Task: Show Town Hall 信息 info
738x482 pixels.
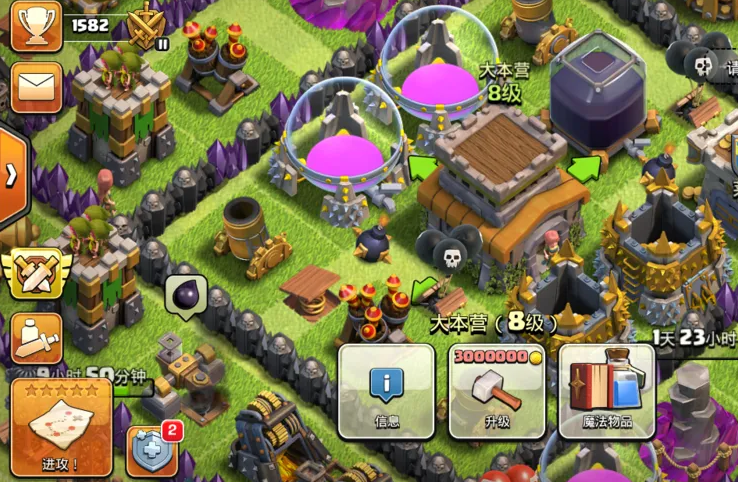Action: click(386, 392)
